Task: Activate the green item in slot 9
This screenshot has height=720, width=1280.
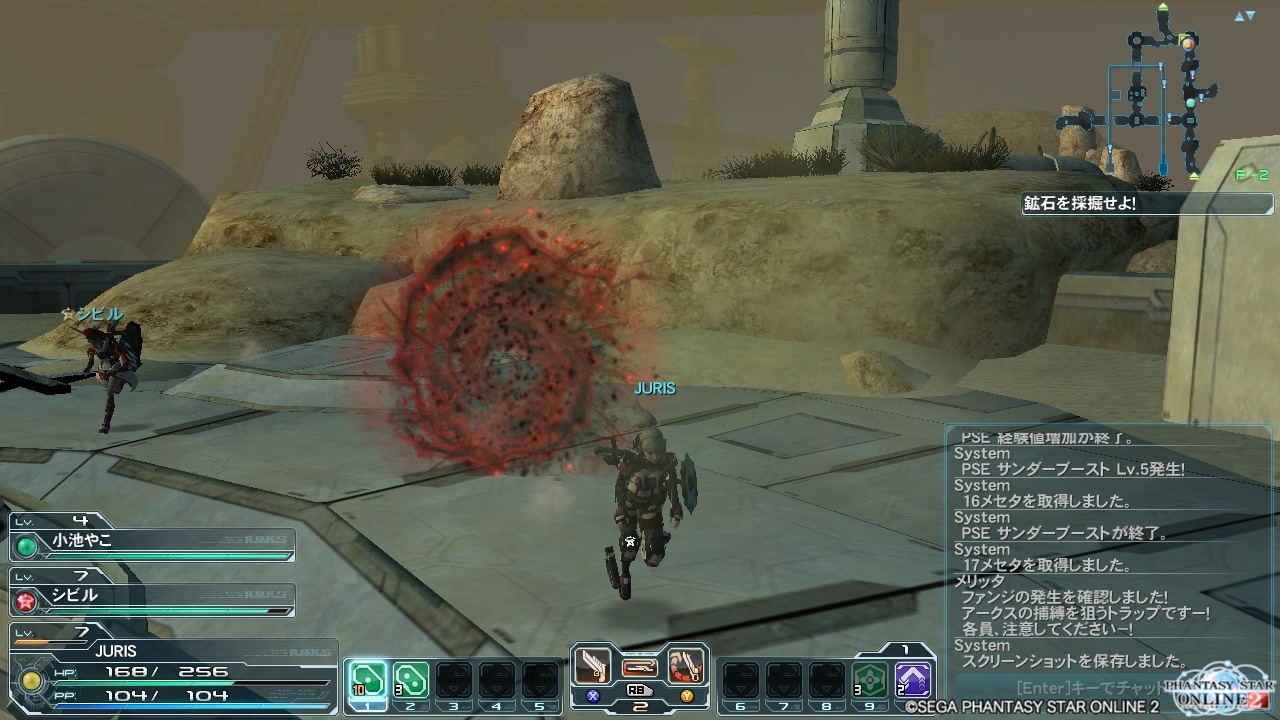Action: coord(870,680)
